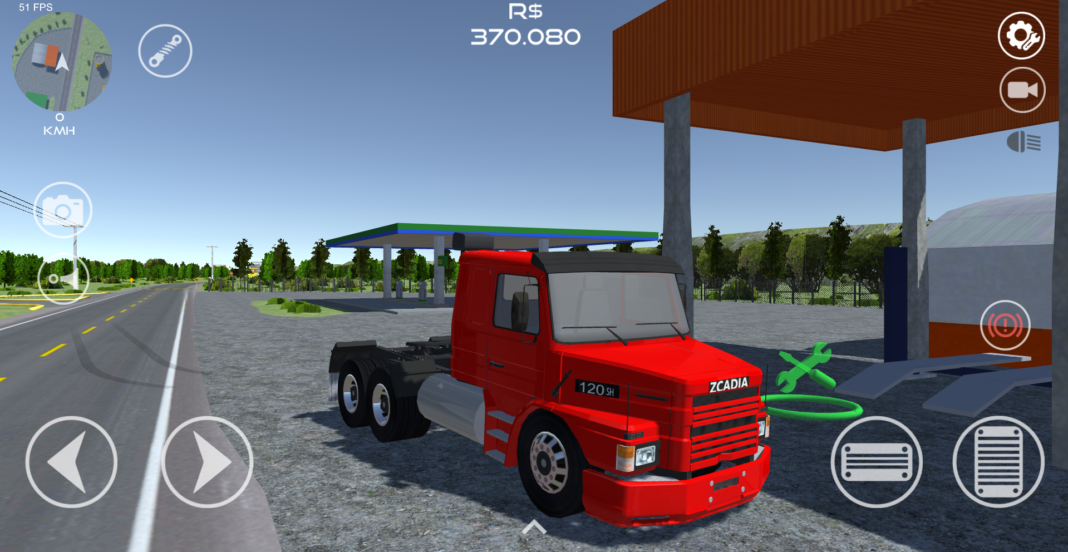Expand the bottom panel with the up chevron
The image size is (1068, 552).
pyautogui.click(x=534, y=527)
